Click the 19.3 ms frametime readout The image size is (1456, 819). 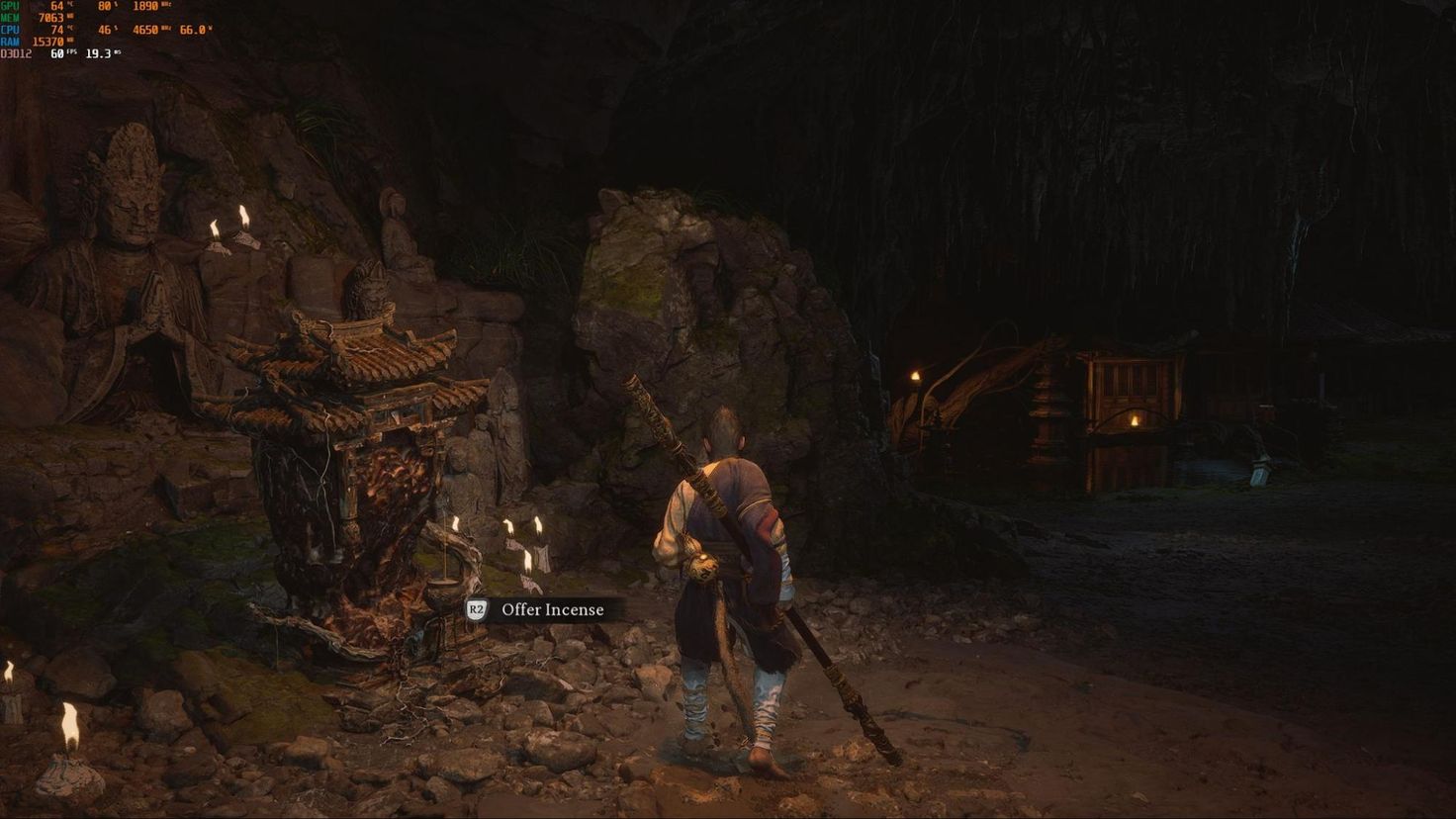[96, 53]
